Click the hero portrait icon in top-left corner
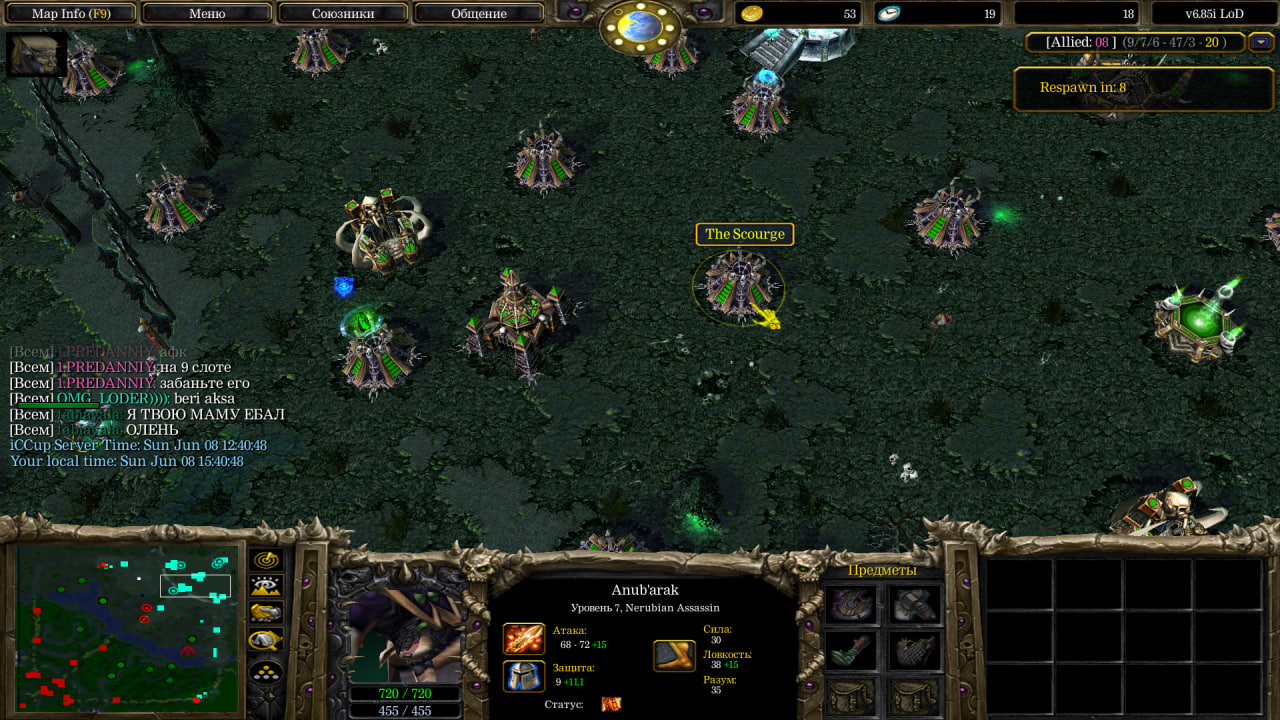The image size is (1280, 720). [x=36, y=54]
